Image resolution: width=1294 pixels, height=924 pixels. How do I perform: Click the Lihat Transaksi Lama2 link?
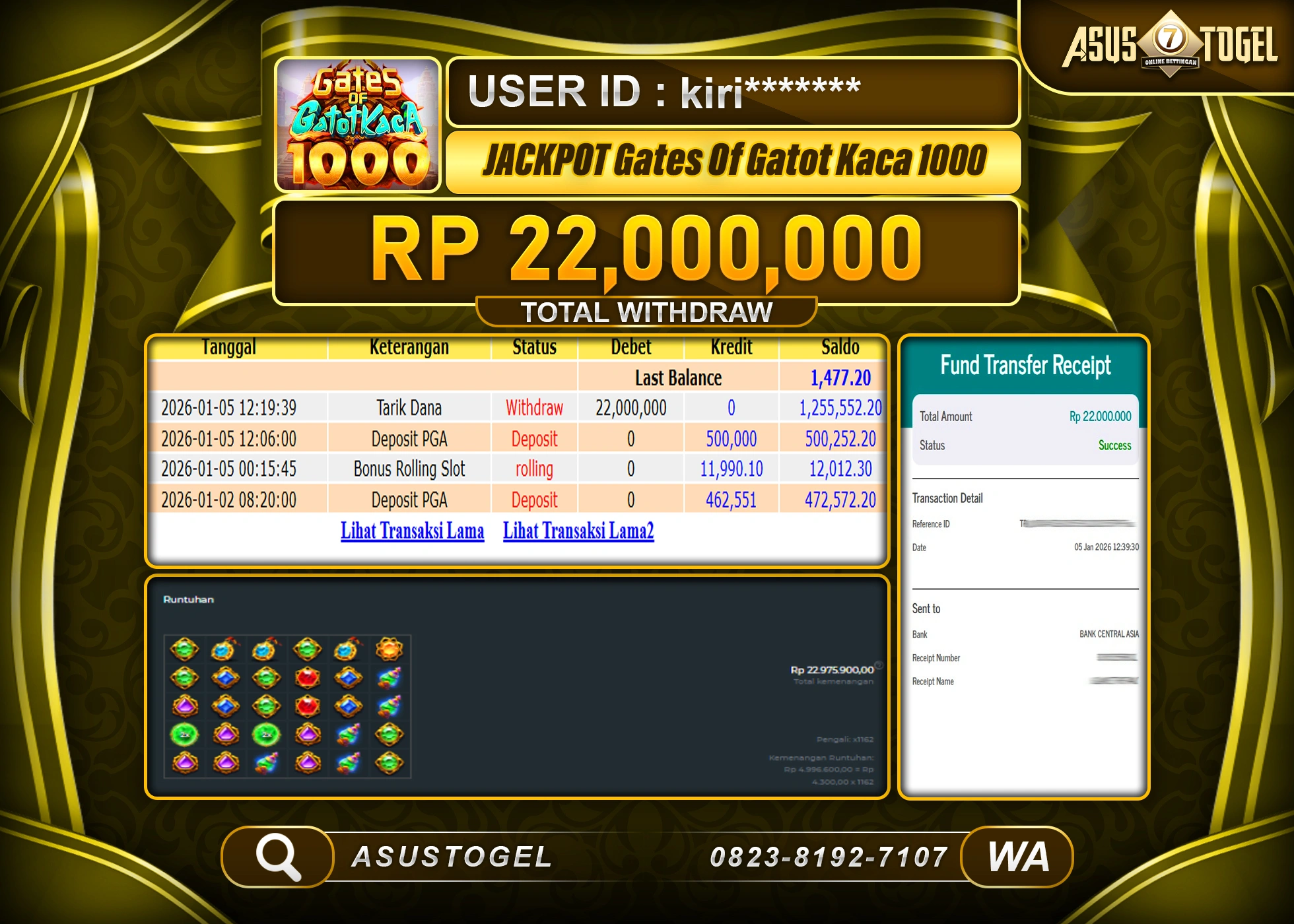(x=578, y=530)
